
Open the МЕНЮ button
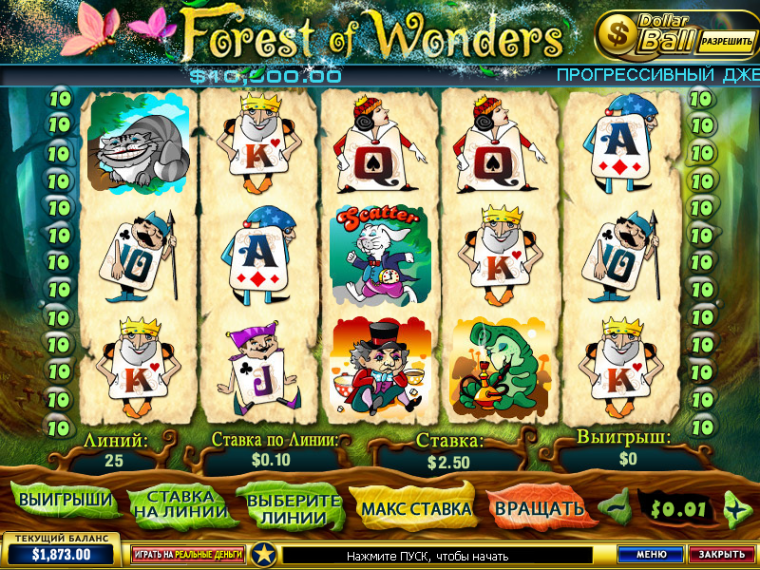(x=650, y=554)
